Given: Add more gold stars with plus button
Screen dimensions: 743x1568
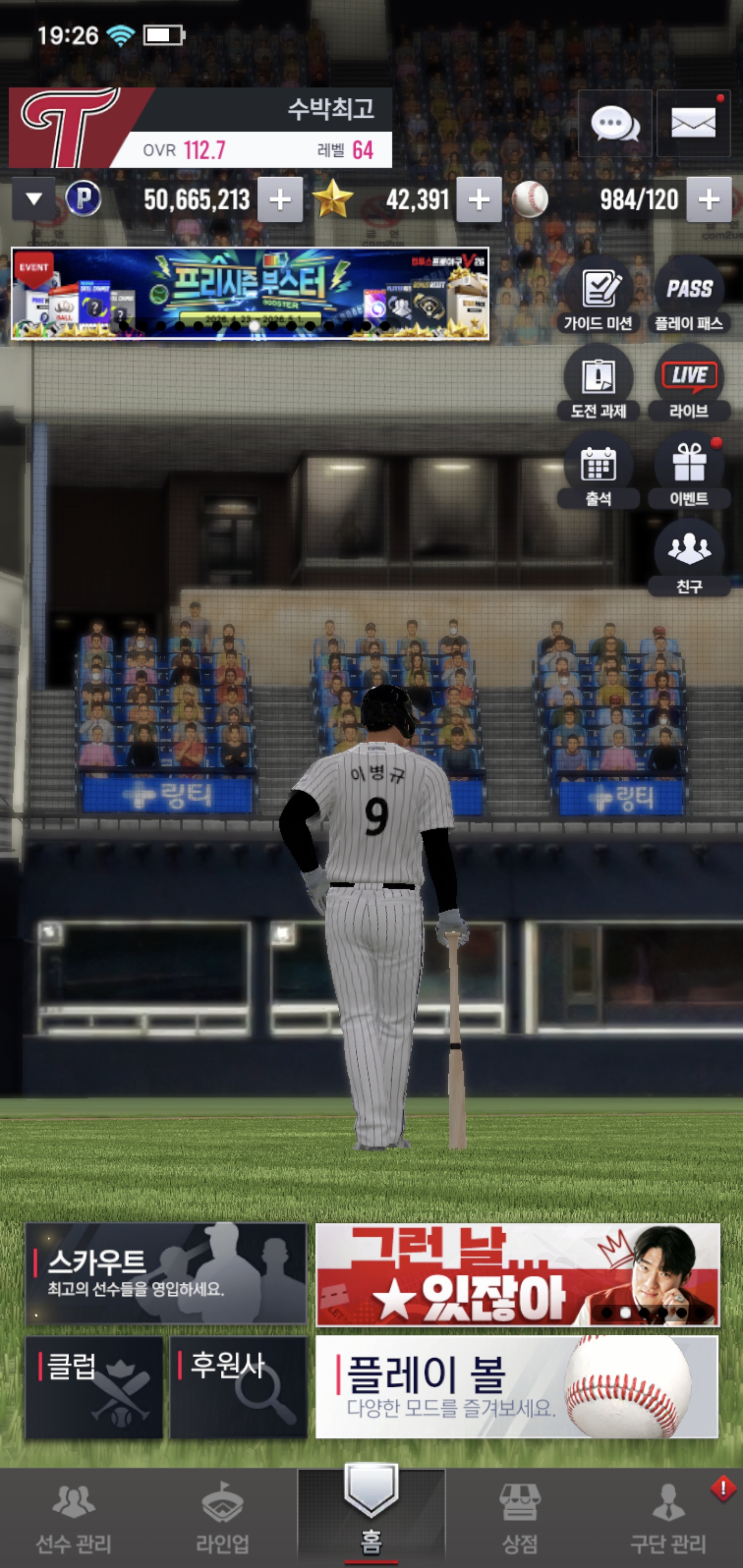Looking at the screenshot, I should (479, 200).
